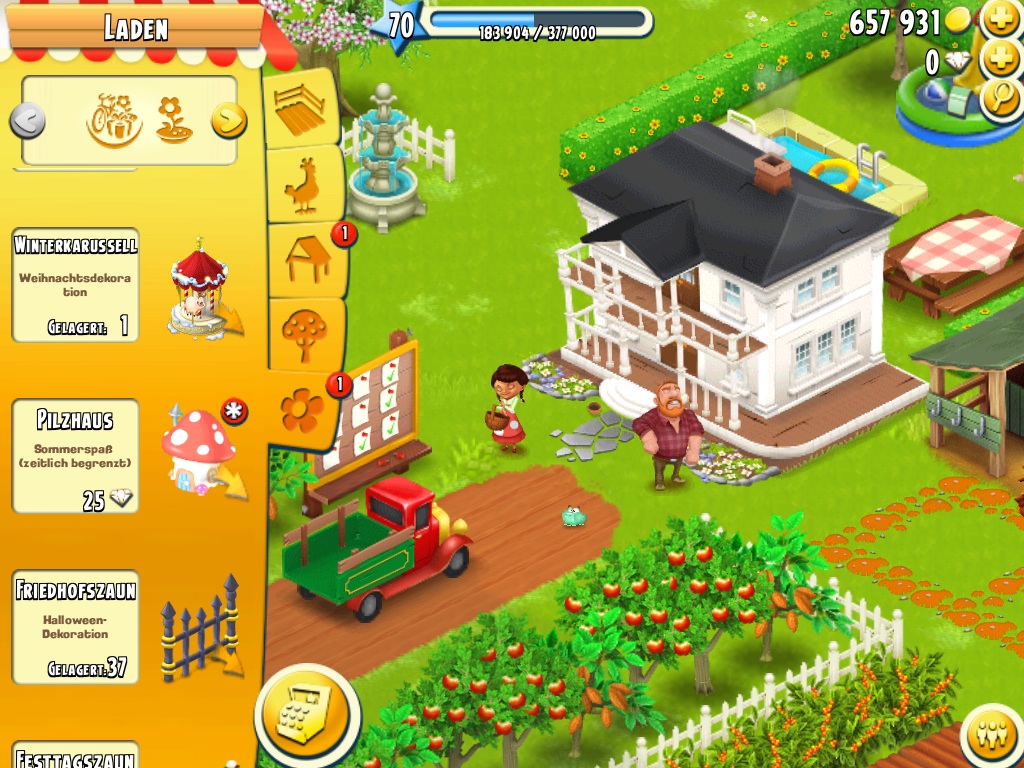The width and height of the screenshot is (1024, 768).
Task: Go to the previous shop decoration page
Action: click(x=28, y=122)
